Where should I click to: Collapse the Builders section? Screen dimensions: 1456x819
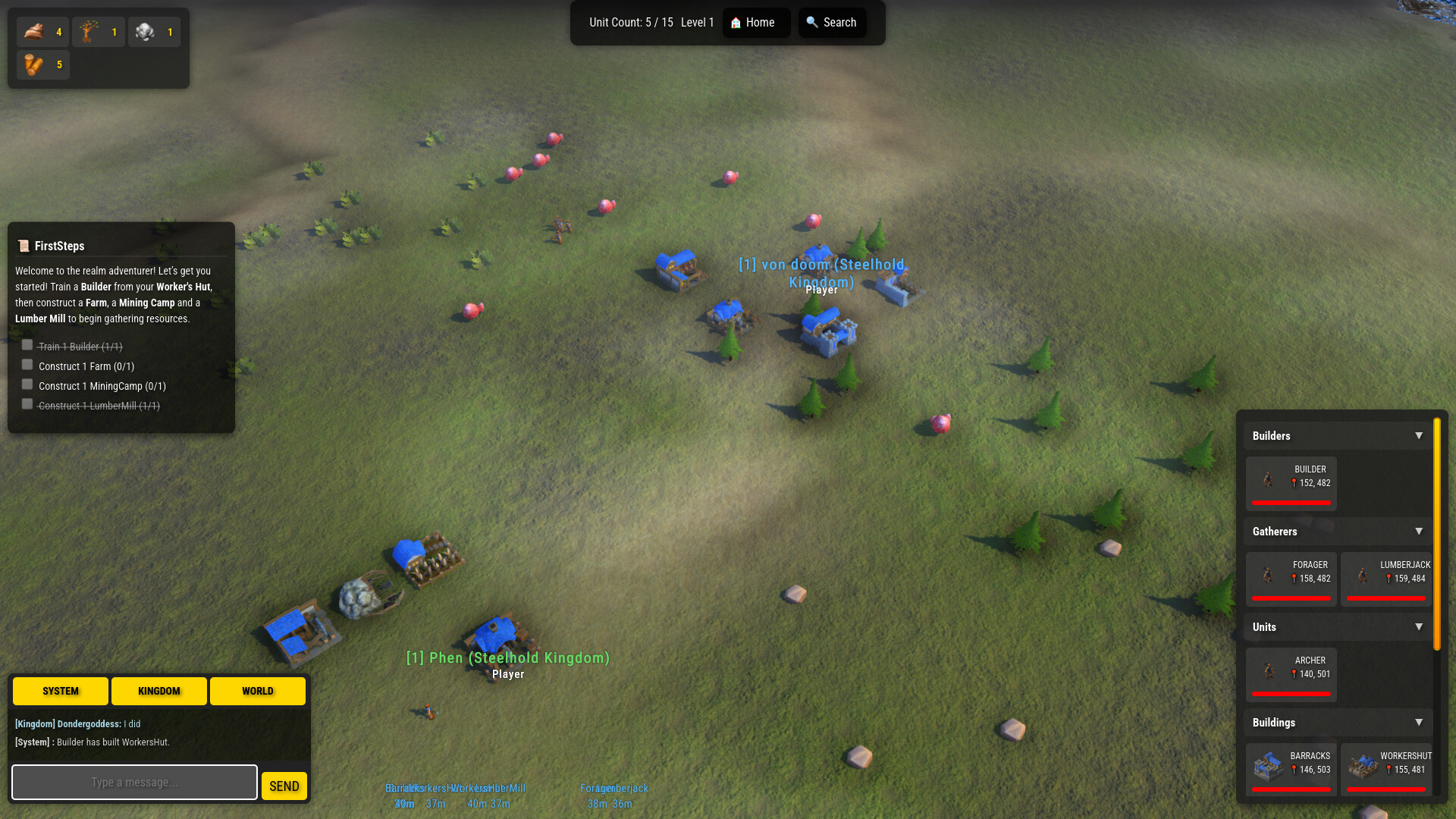point(1419,436)
